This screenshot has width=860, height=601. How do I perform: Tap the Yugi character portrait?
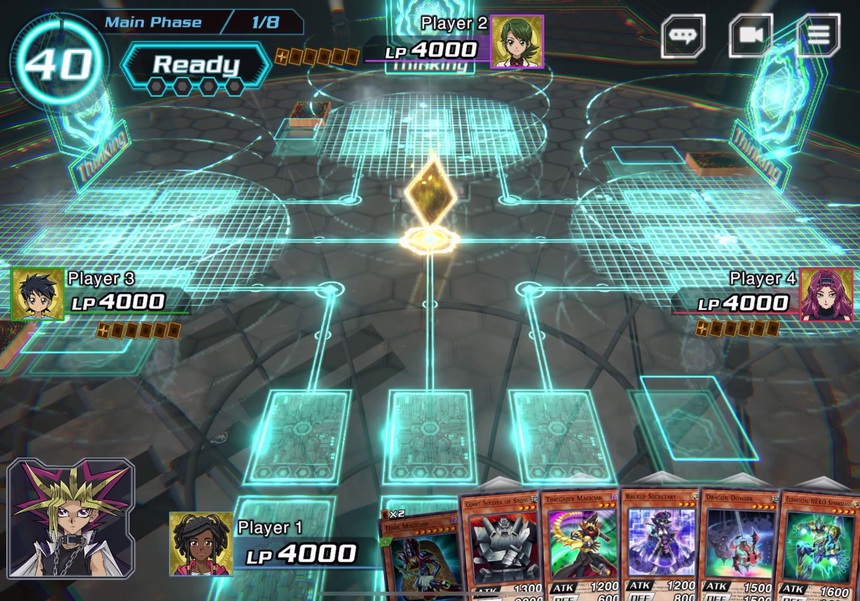click(70, 520)
